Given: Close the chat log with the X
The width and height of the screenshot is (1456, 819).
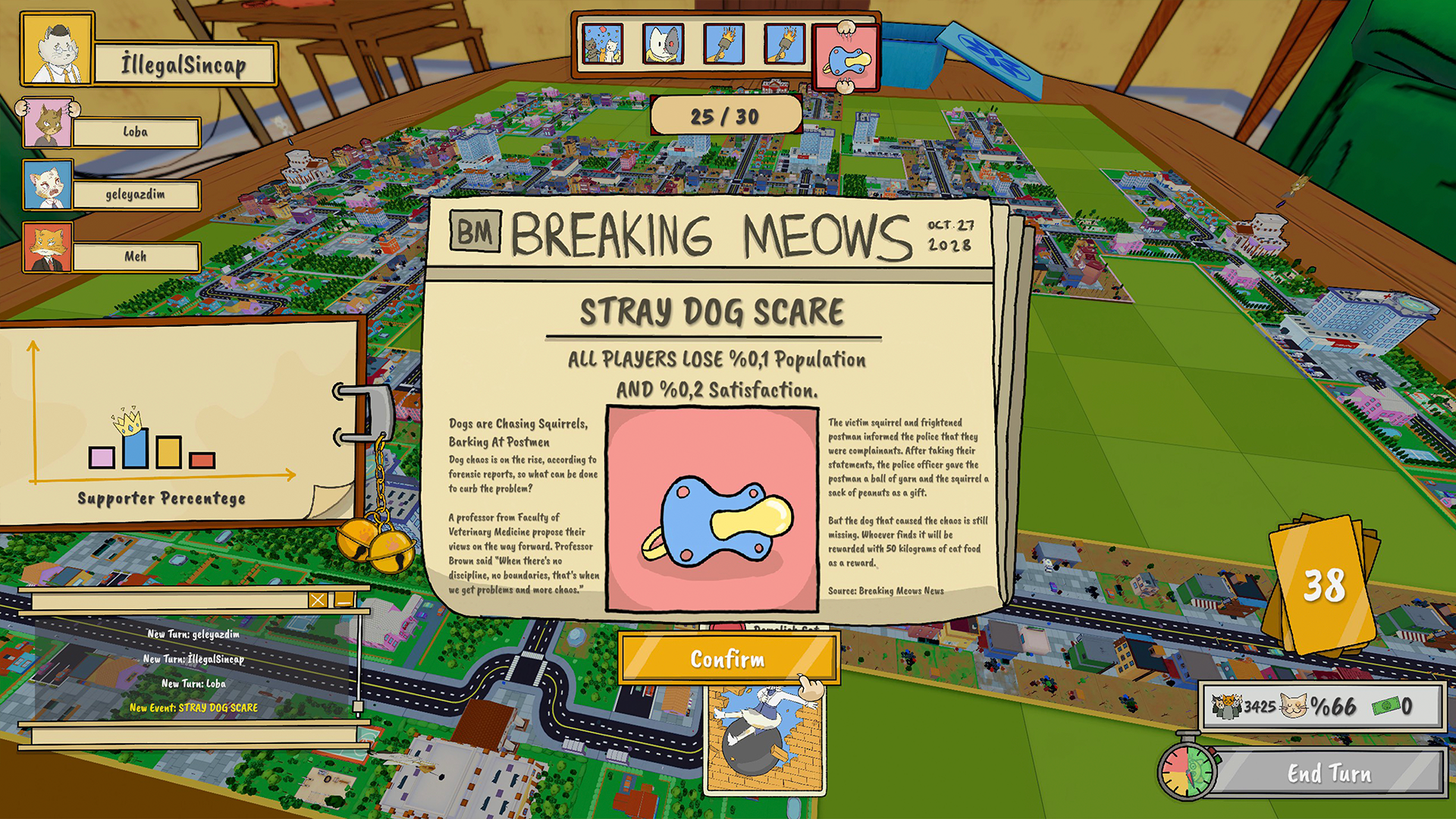Looking at the screenshot, I should [318, 600].
